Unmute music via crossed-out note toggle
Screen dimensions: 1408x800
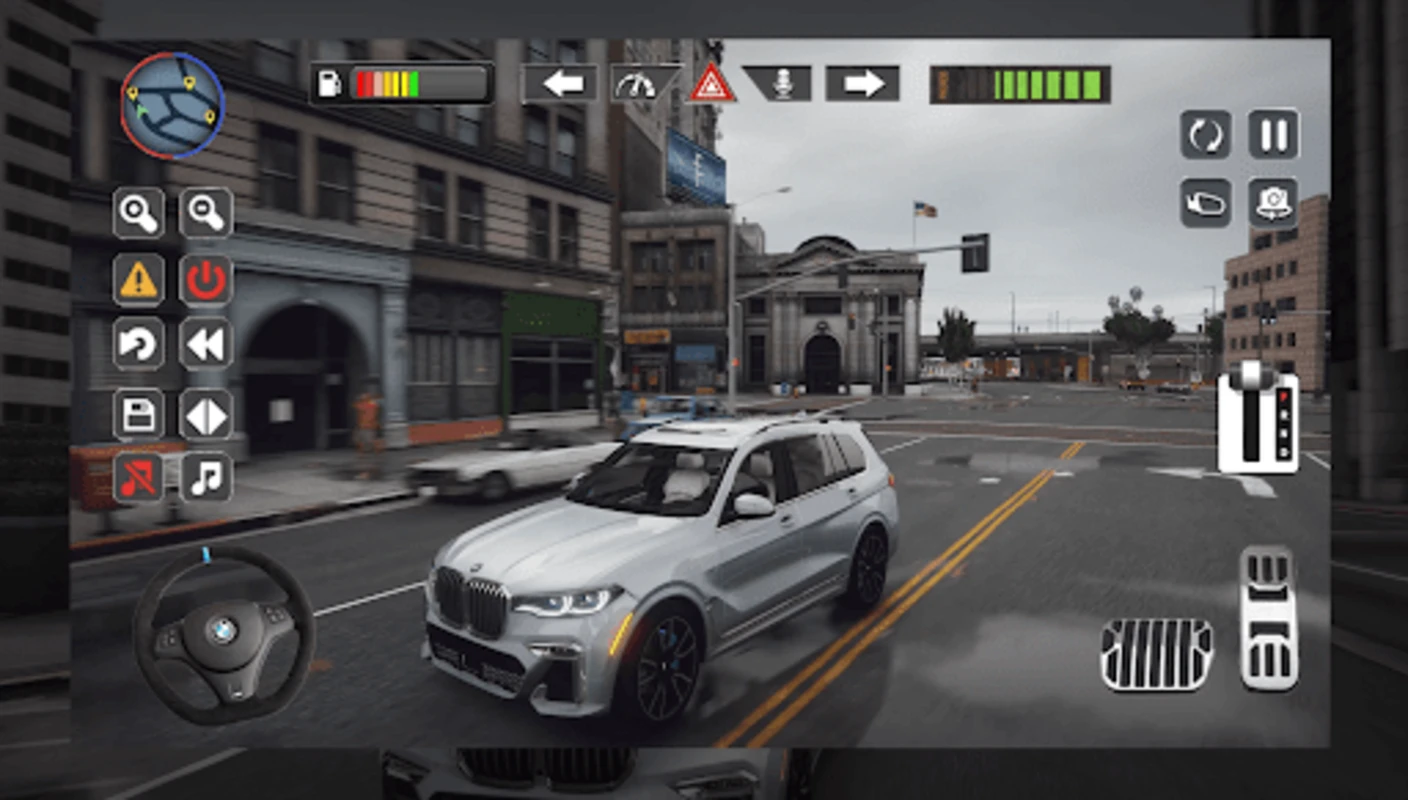138,478
